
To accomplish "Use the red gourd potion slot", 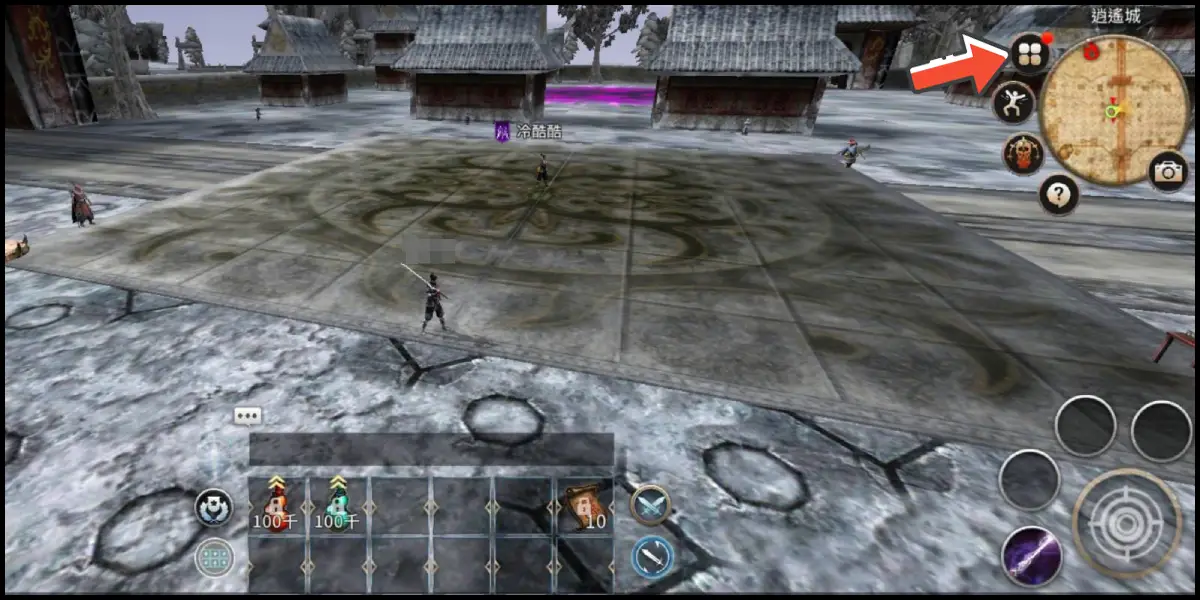I will coord(277,504).
